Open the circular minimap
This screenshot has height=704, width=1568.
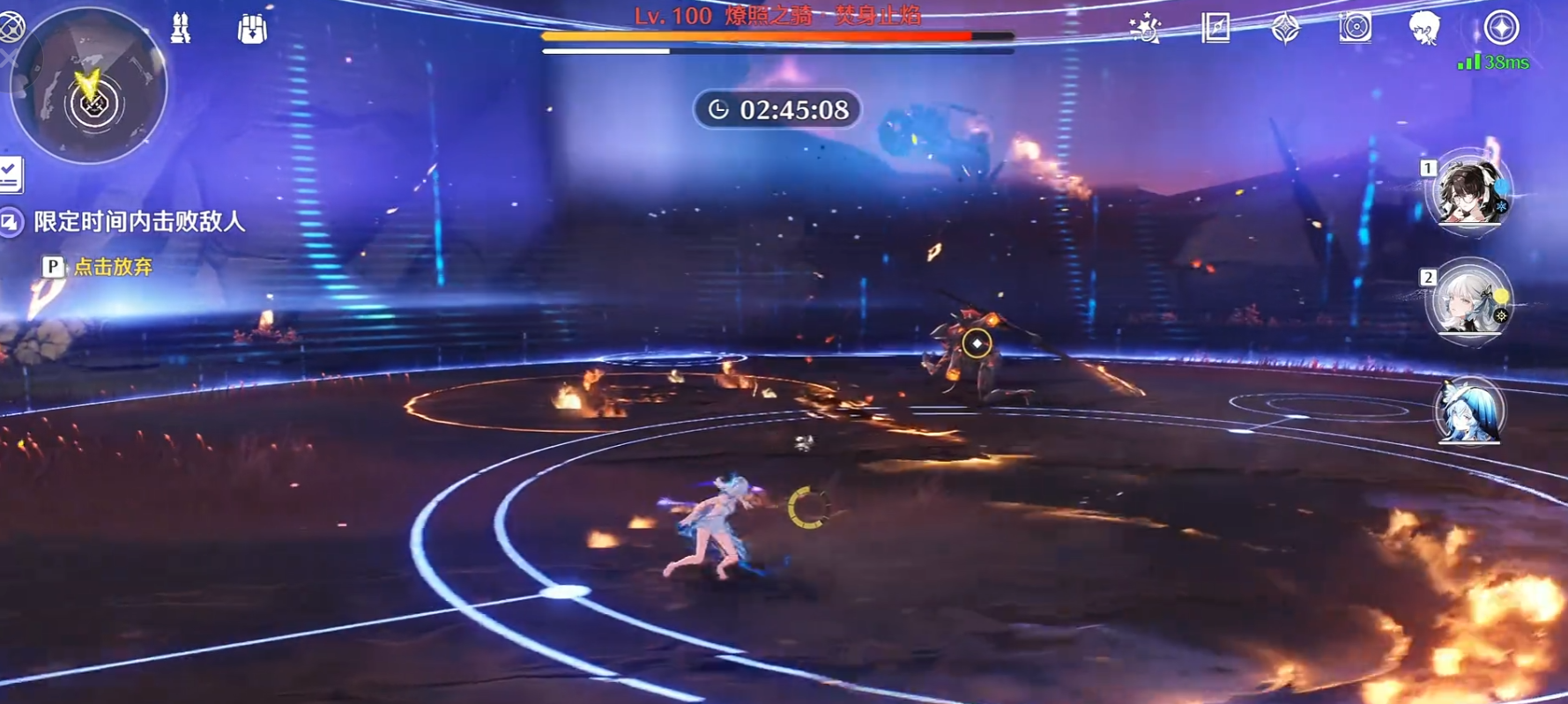tap(88, 86)
